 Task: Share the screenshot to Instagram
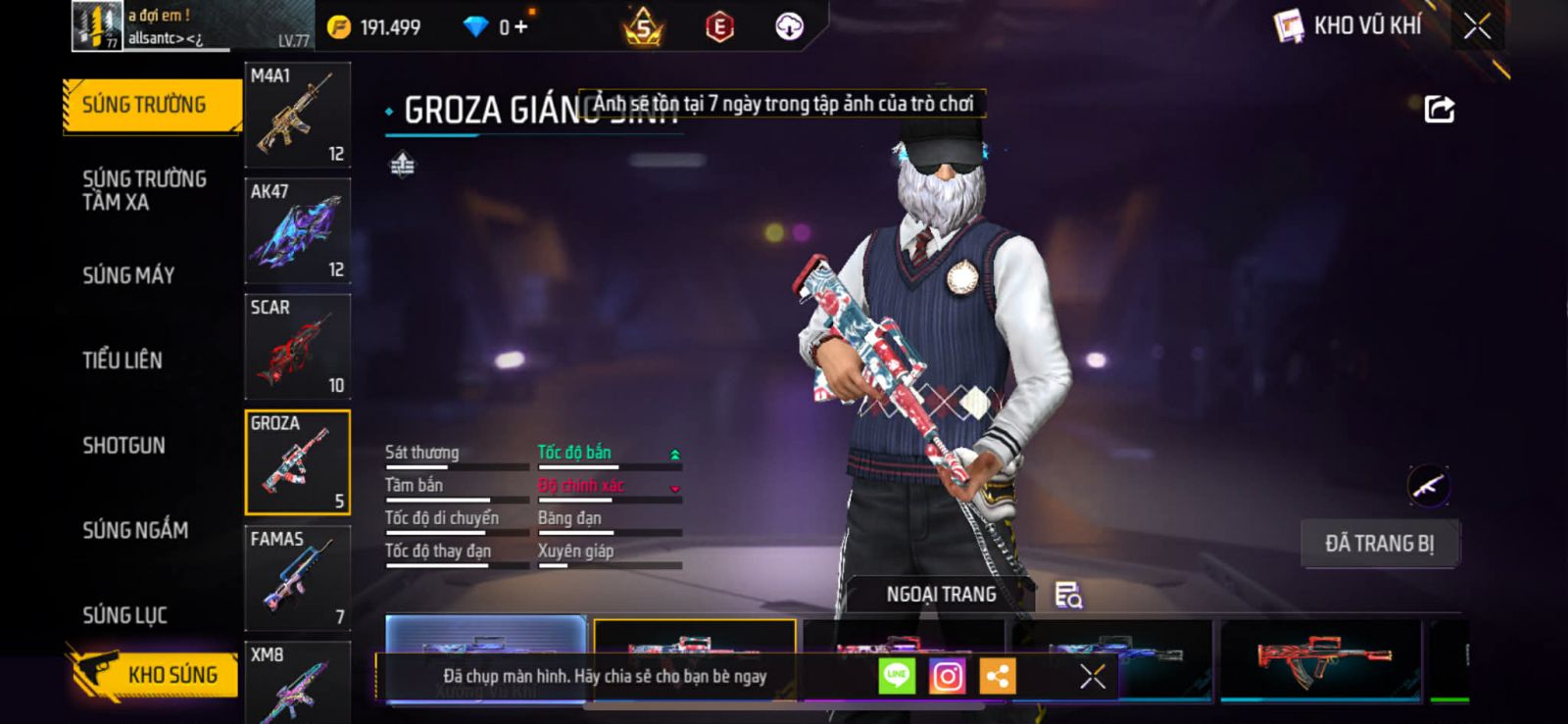[947, 676]
